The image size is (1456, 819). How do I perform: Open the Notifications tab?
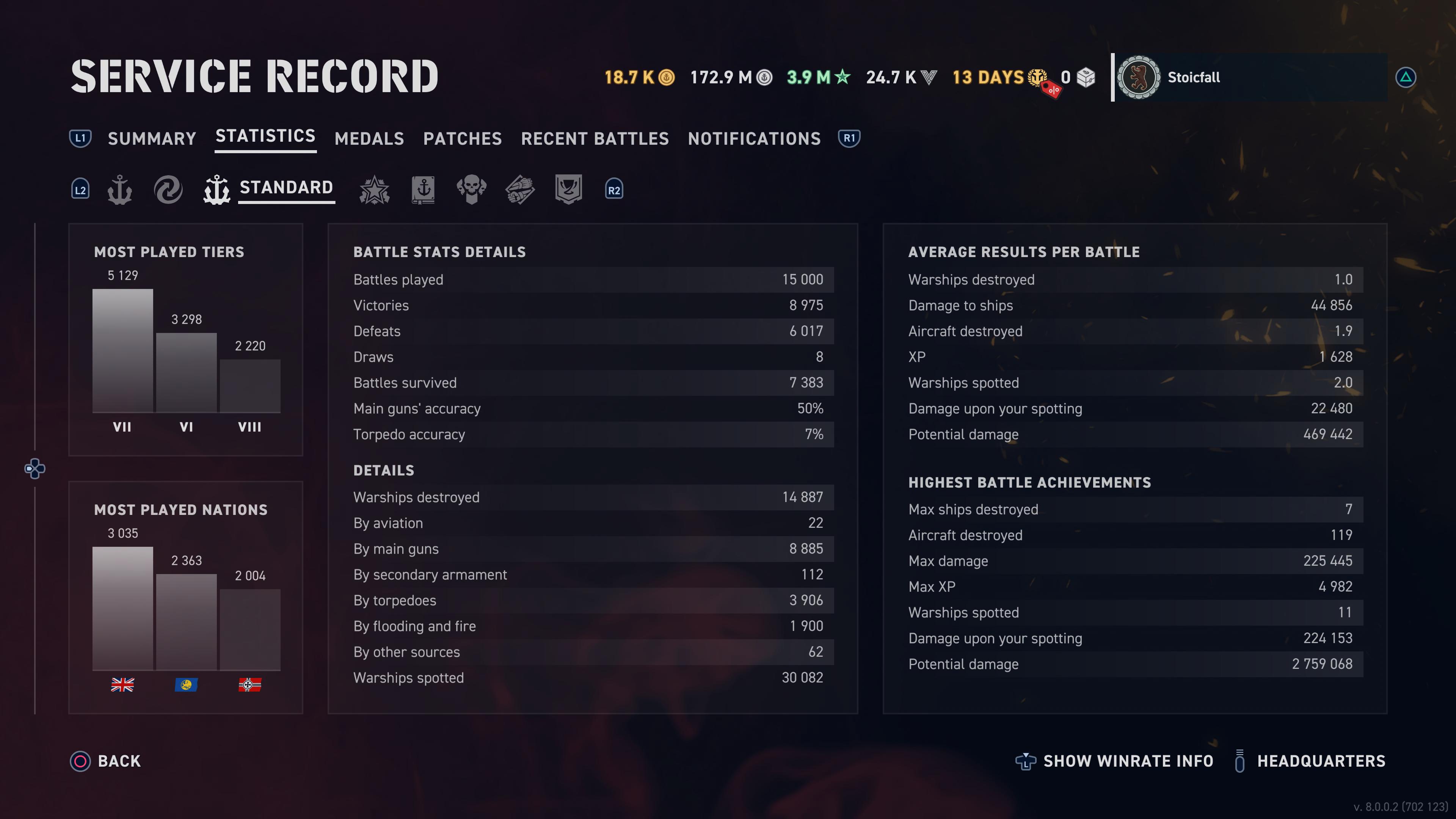point(754,138)
